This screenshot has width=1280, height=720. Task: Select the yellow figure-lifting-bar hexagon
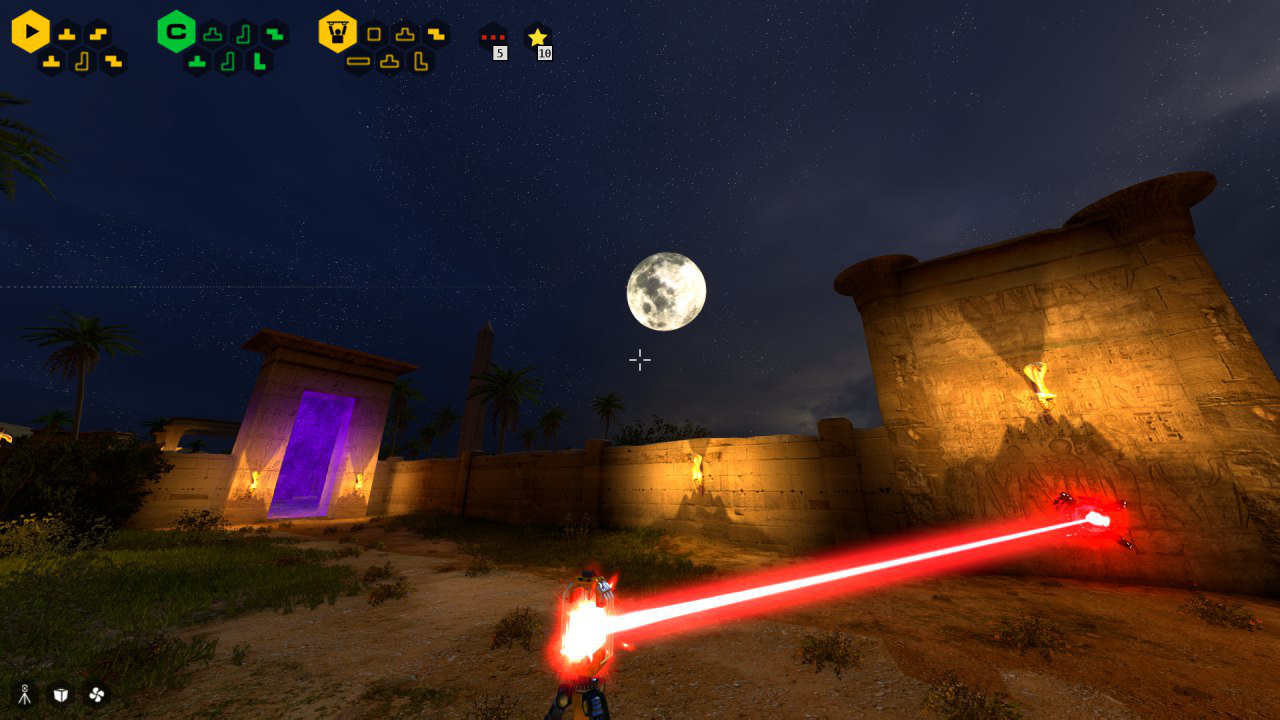338,32
